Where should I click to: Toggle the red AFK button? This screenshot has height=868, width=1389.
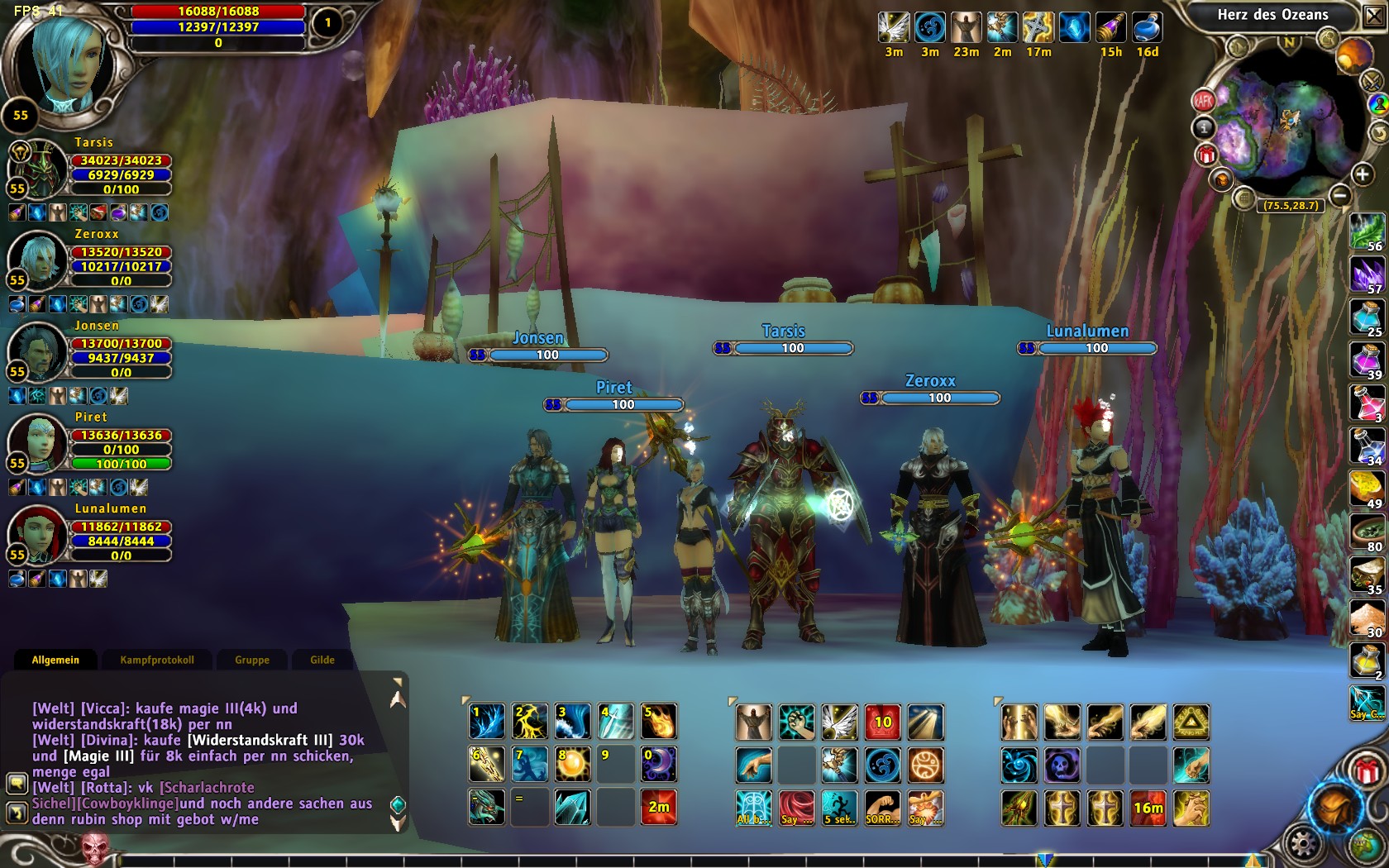(x=1203, y=101)
